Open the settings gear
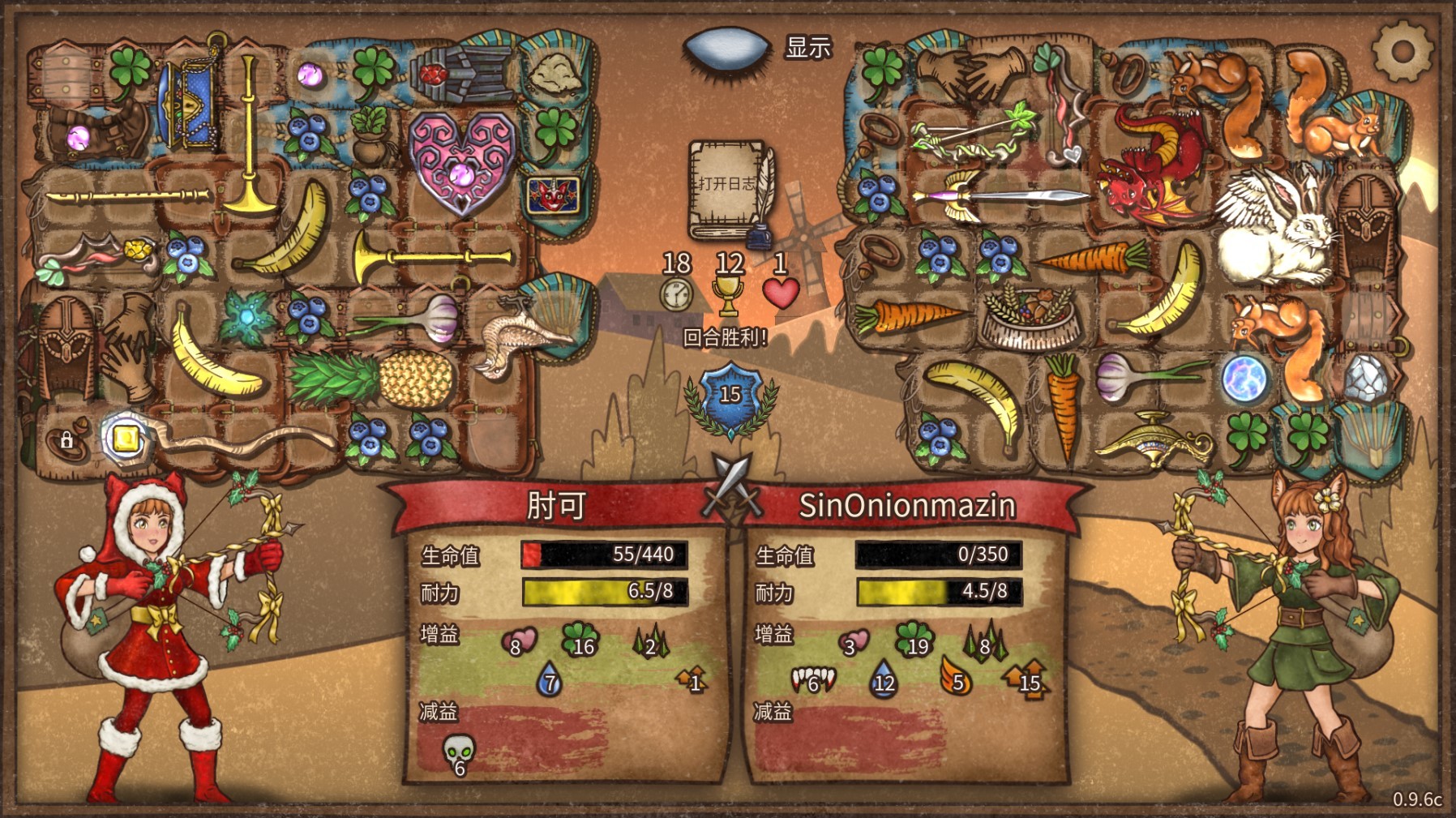1456x818 pixels. [1402, 51]
